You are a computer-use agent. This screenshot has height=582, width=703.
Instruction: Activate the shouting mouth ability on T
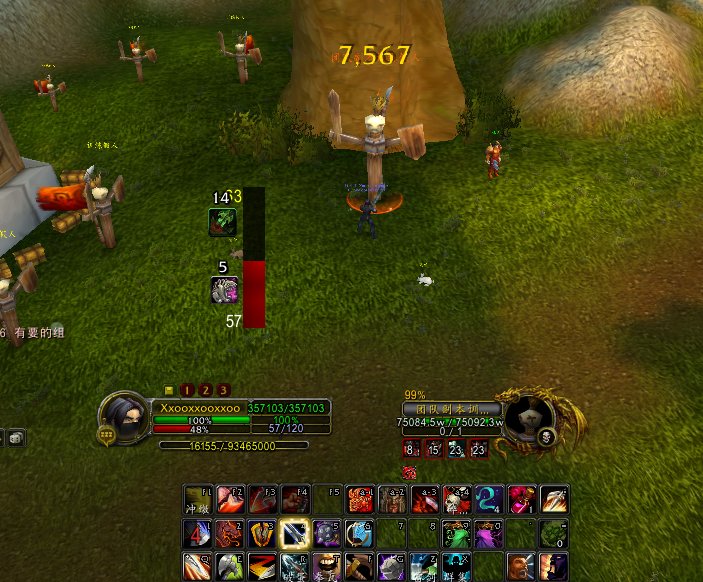[x=327, y=566]
